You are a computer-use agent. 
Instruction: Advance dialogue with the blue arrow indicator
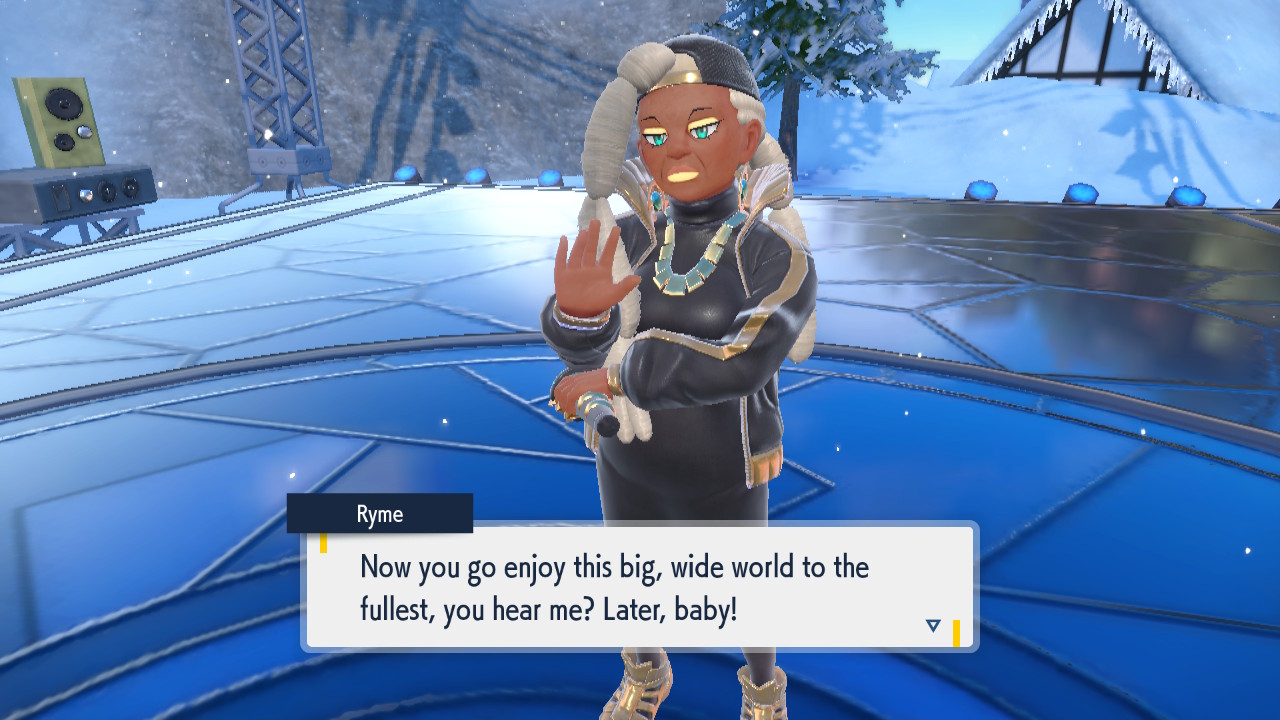coord(933,626)
